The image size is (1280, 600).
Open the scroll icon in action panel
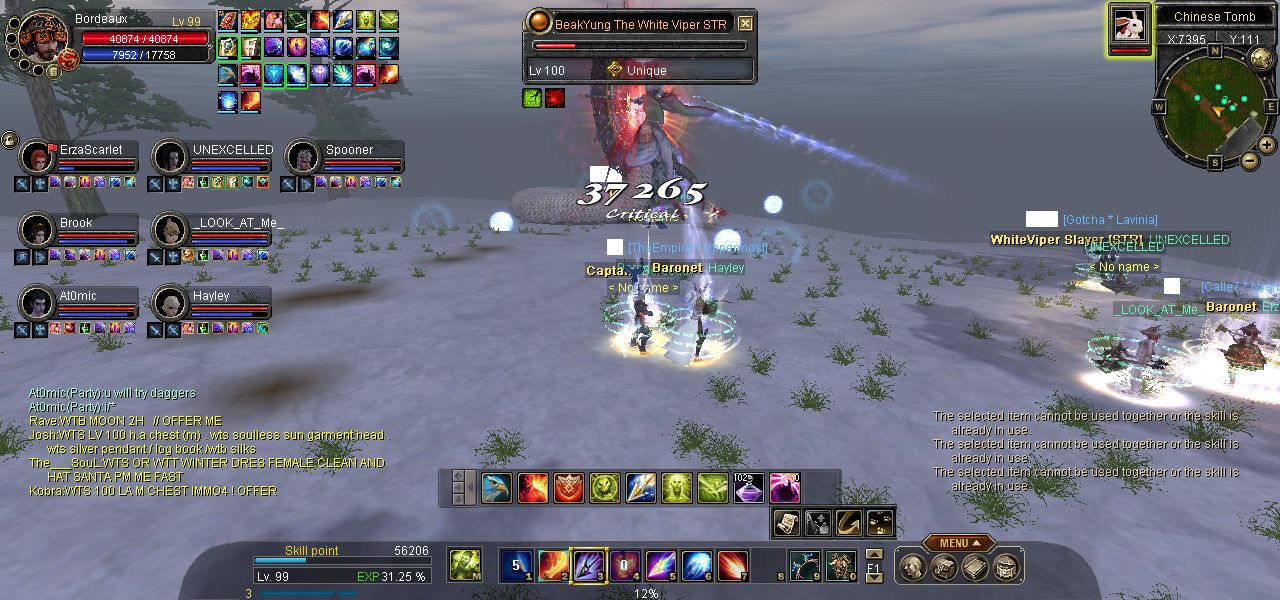click(x=787, y=522)
